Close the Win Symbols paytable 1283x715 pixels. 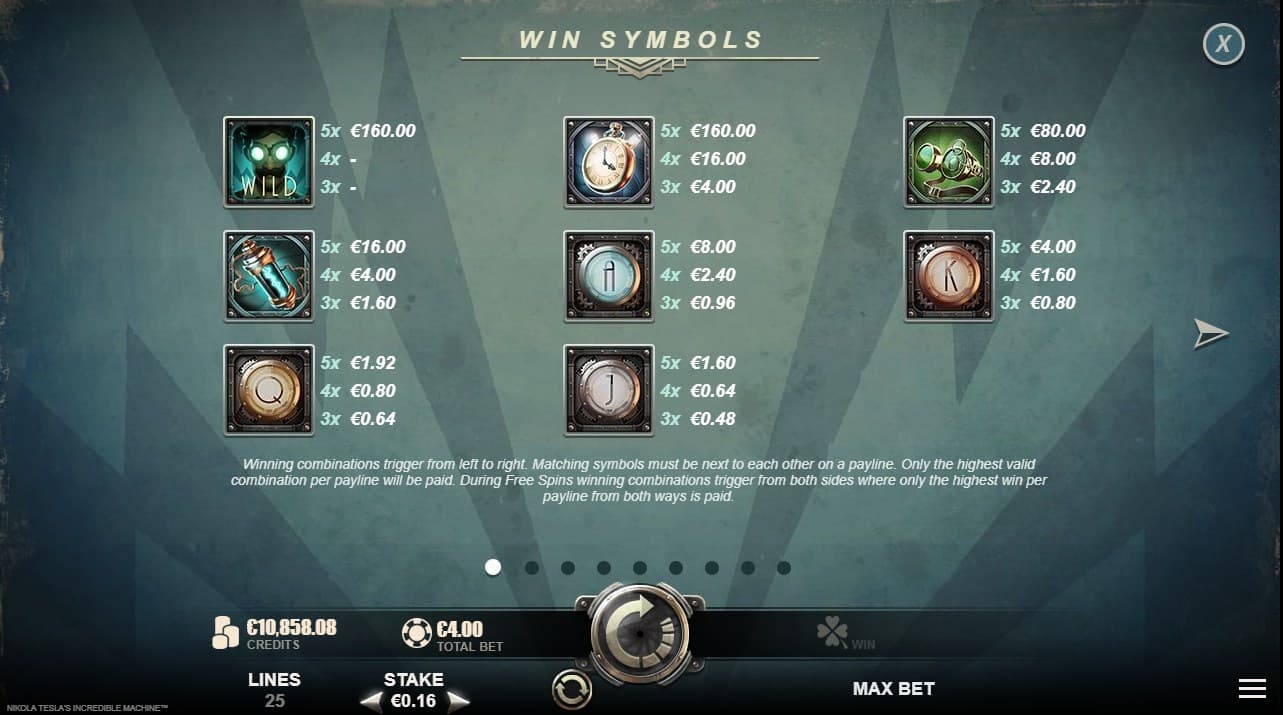pos(1223,44)
